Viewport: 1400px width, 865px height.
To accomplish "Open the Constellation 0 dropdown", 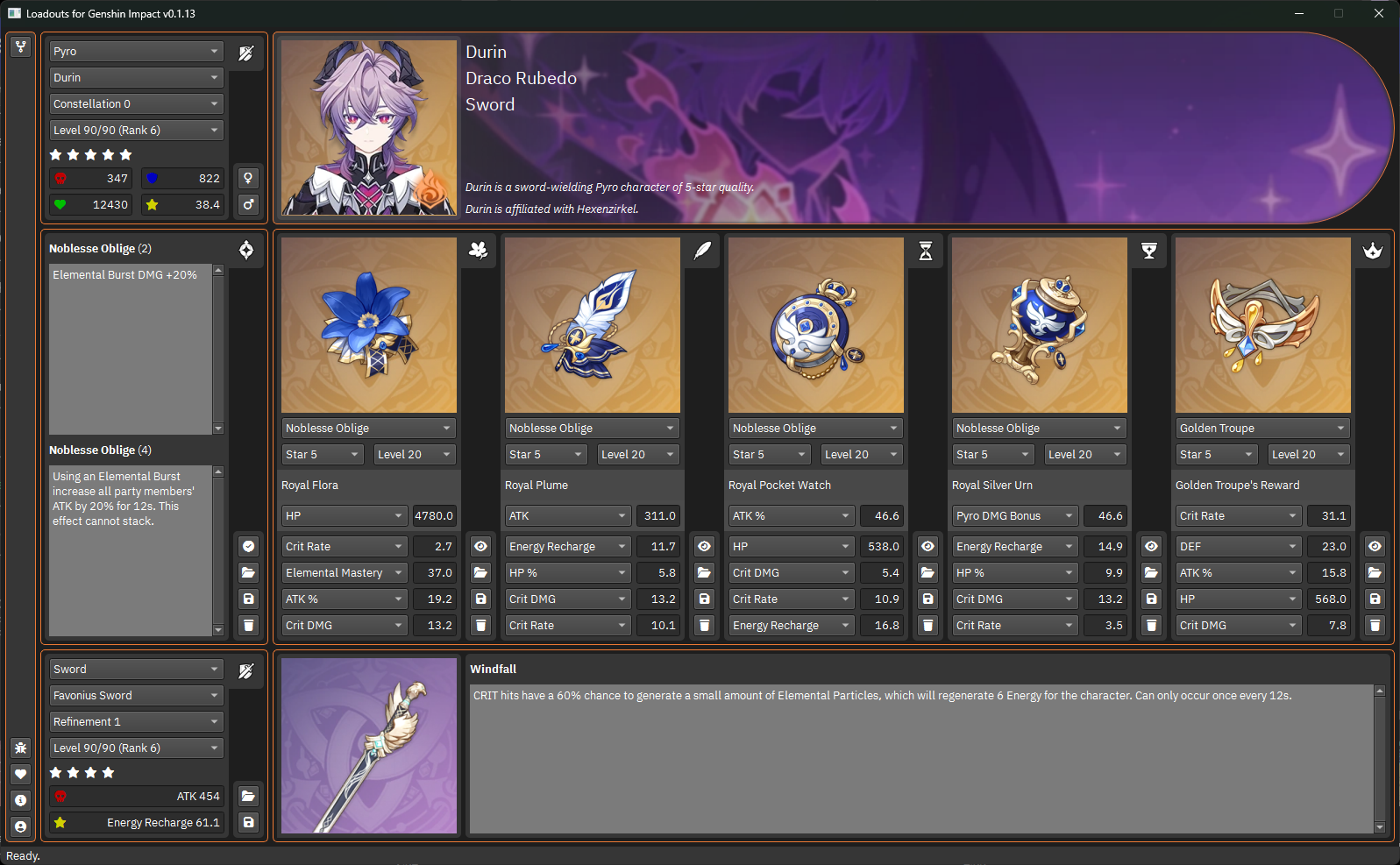I will pyautogui.click(x=136, y=103).
